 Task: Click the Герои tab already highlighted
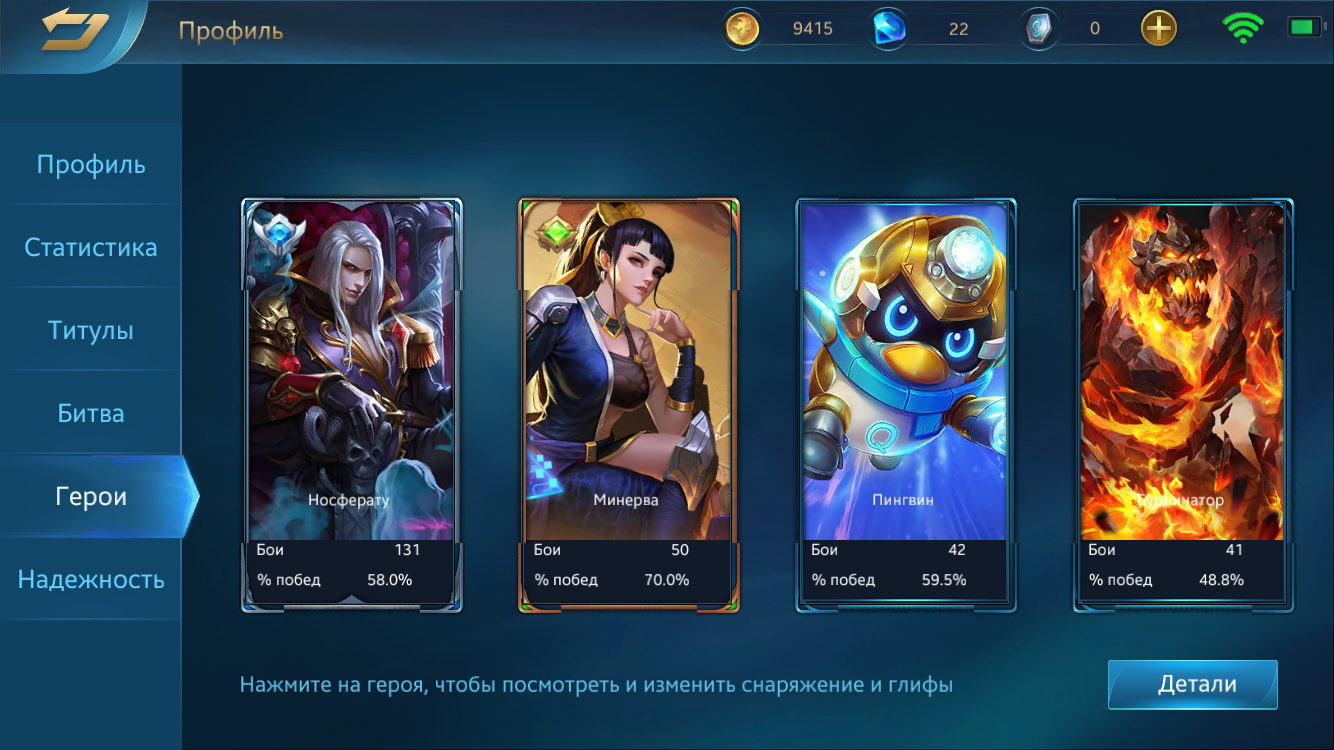tap(91, 496)
